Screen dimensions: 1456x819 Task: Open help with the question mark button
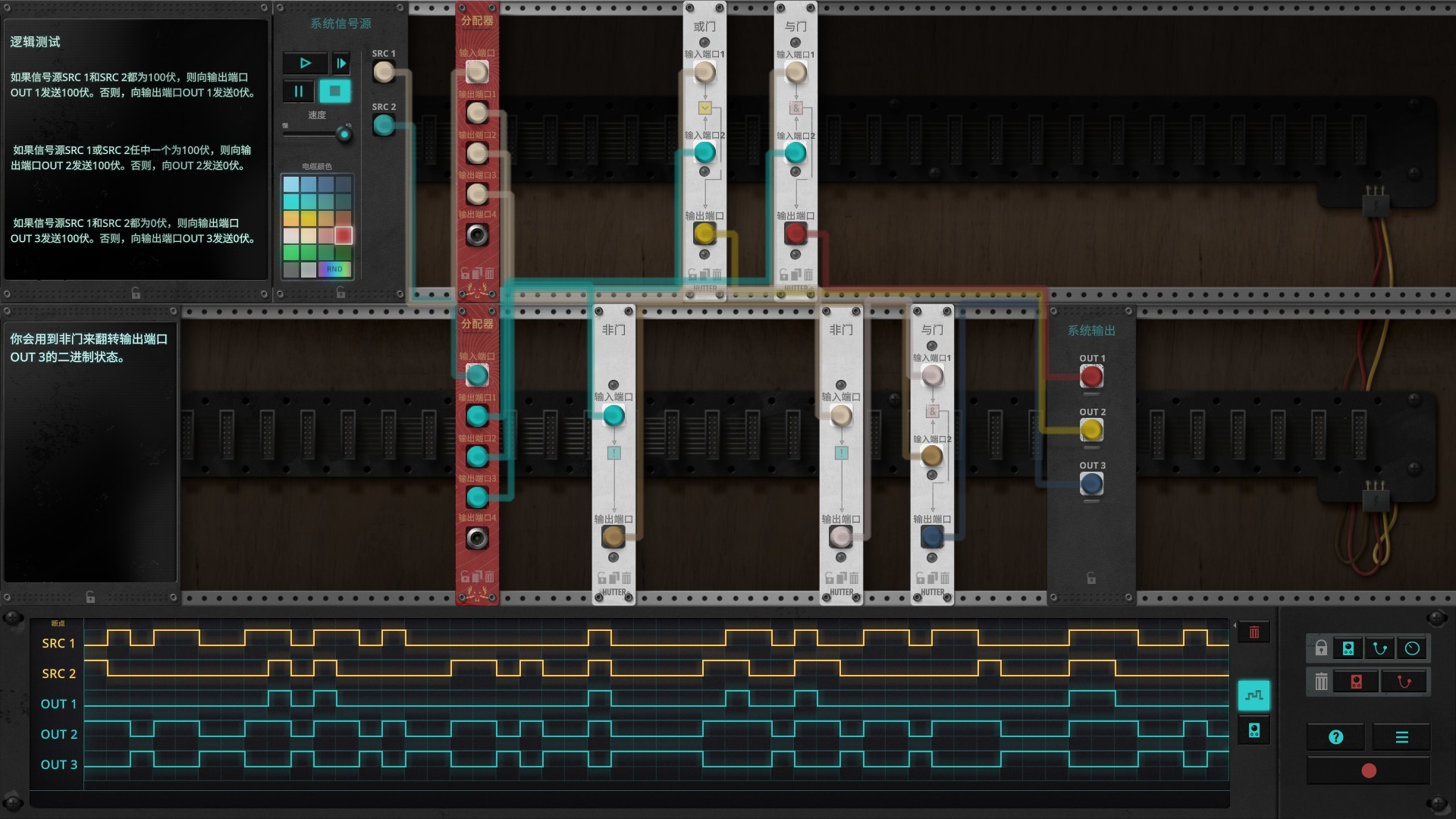point(1335,737)
